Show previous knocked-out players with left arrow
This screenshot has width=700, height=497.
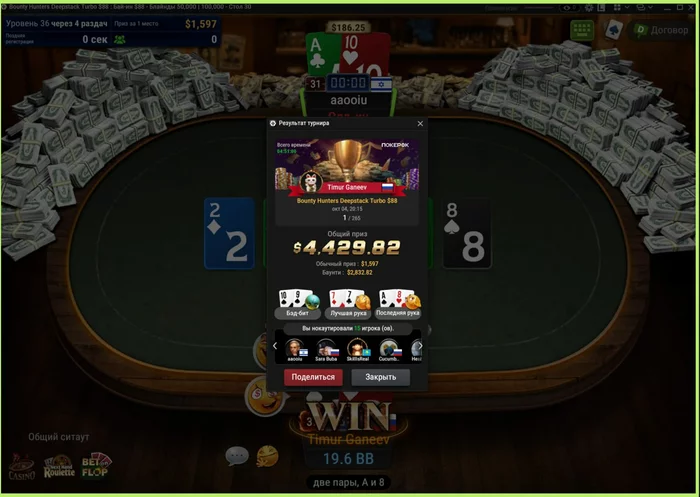(275, 346)
